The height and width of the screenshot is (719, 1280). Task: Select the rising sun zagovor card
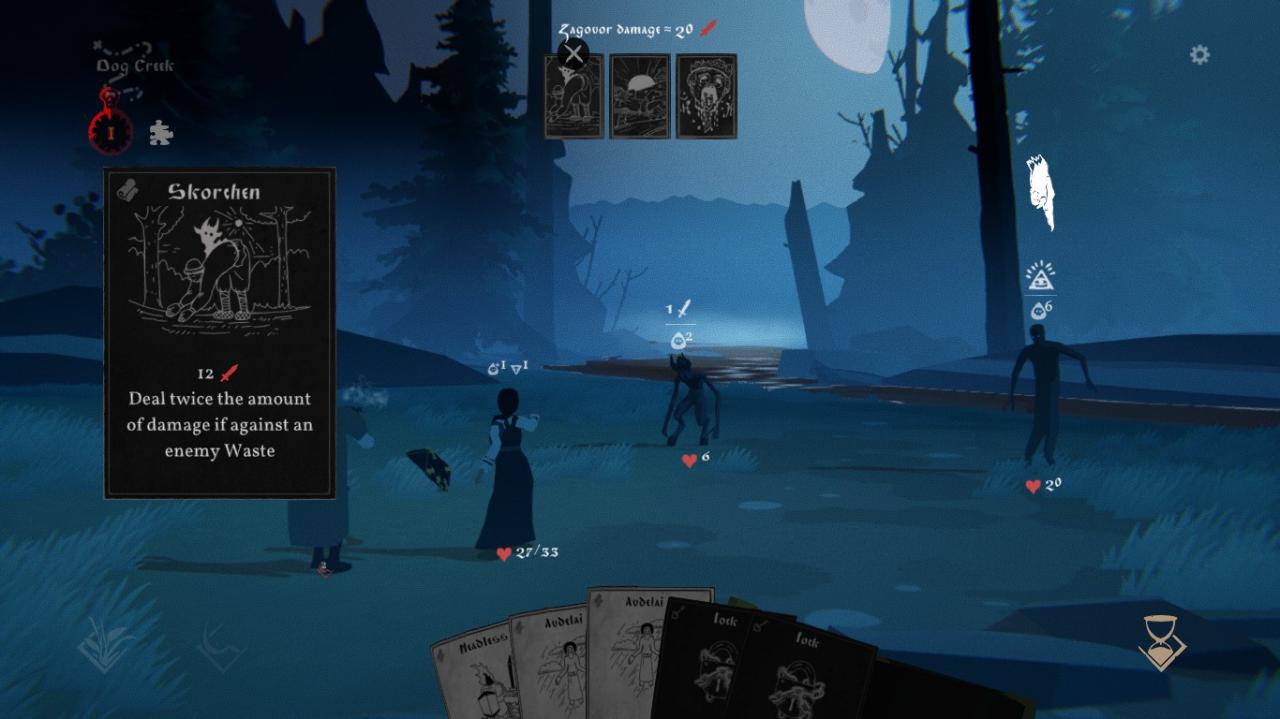coord(640,96)
